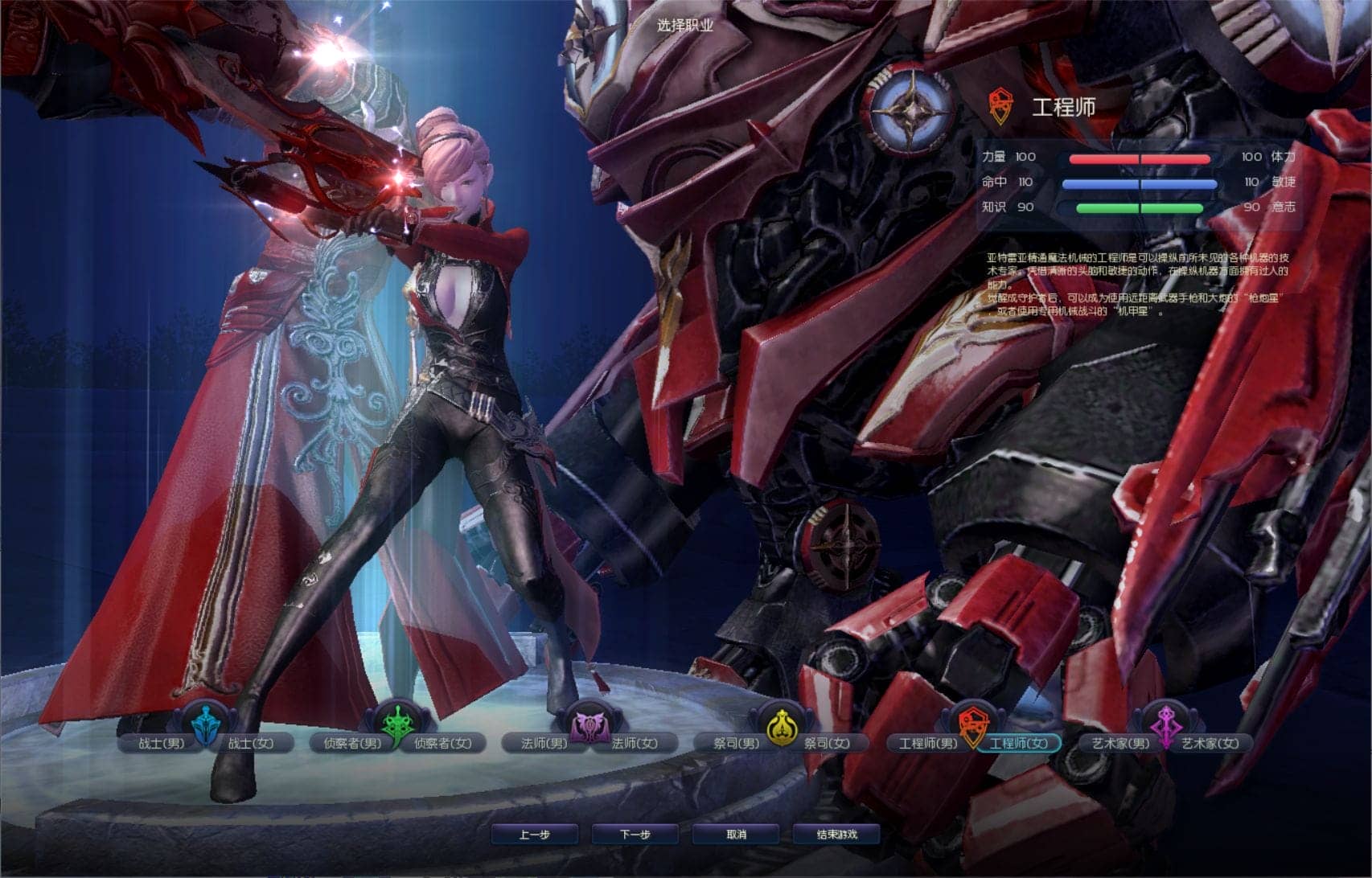Continue to the next step 下一步
Viewport: 1372px width, 878px height.
pyautogui.click(x=635, y=835)
